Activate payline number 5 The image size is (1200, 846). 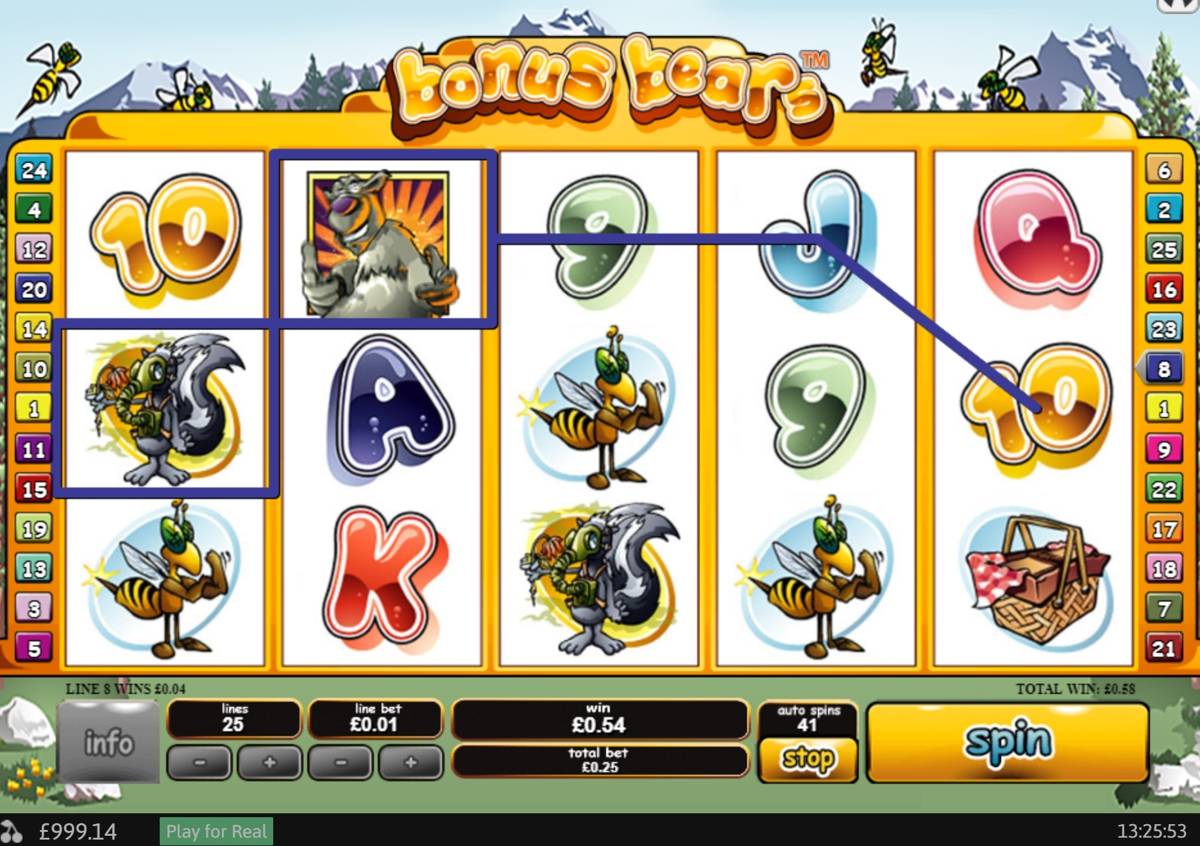[34, 649]
